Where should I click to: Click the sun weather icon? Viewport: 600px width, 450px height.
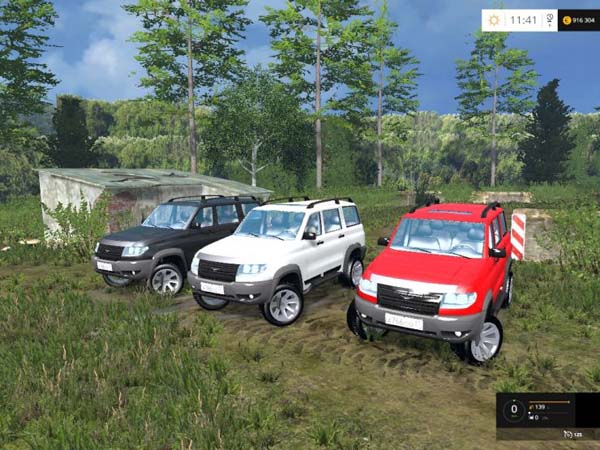tap(496, 20)
